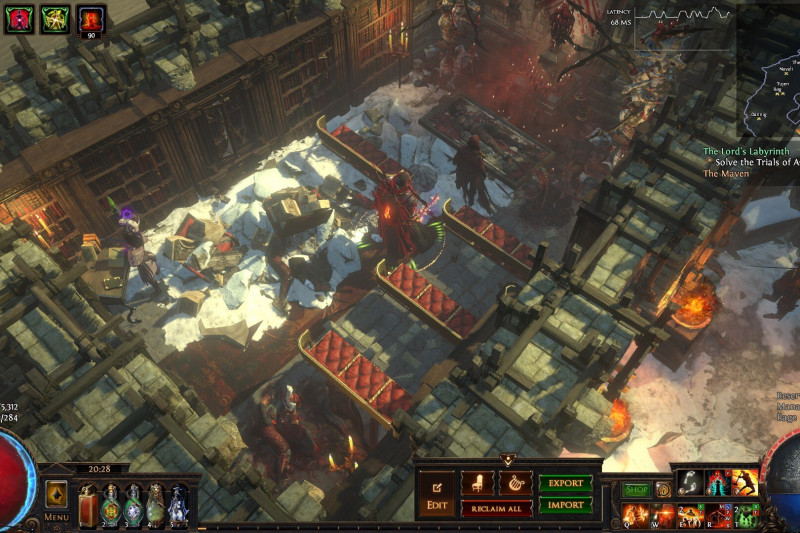Activate the skill bound to Q
This screenshot has width=800, height=533.
633,516
